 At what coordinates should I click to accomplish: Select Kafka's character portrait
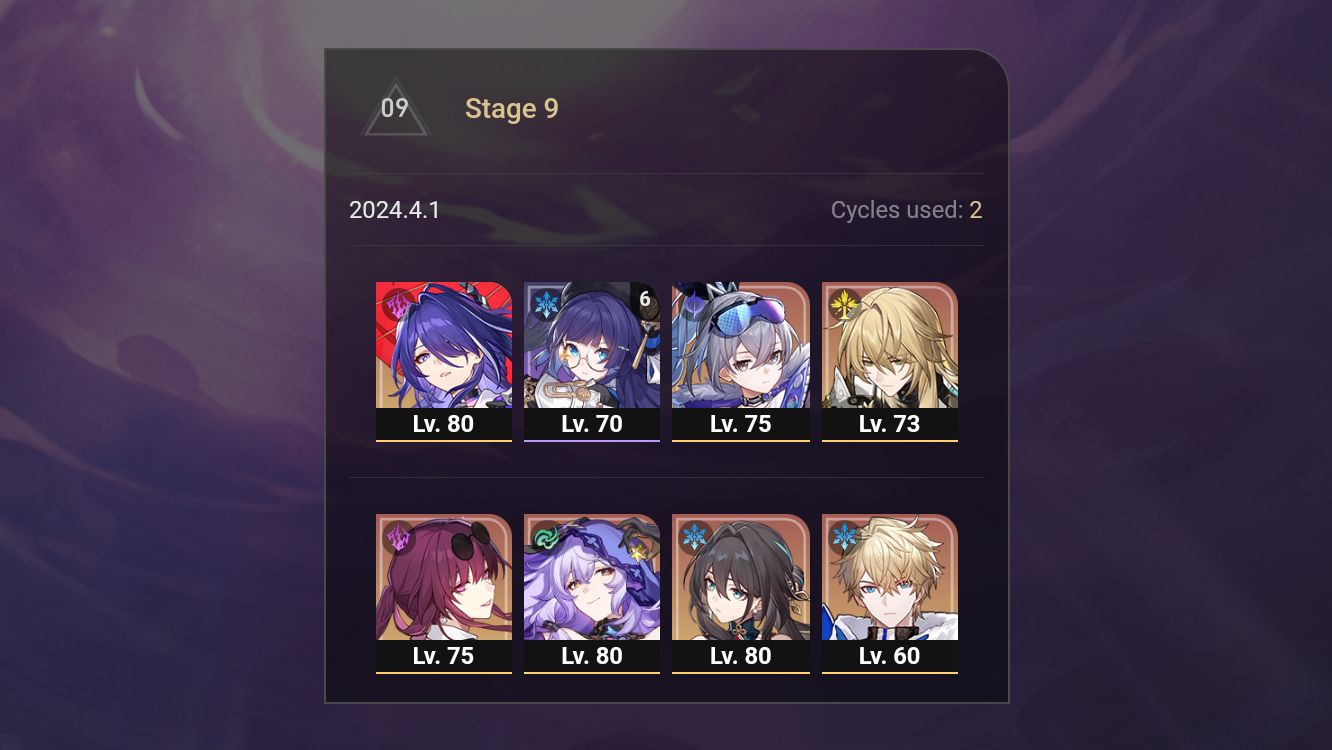444,578
